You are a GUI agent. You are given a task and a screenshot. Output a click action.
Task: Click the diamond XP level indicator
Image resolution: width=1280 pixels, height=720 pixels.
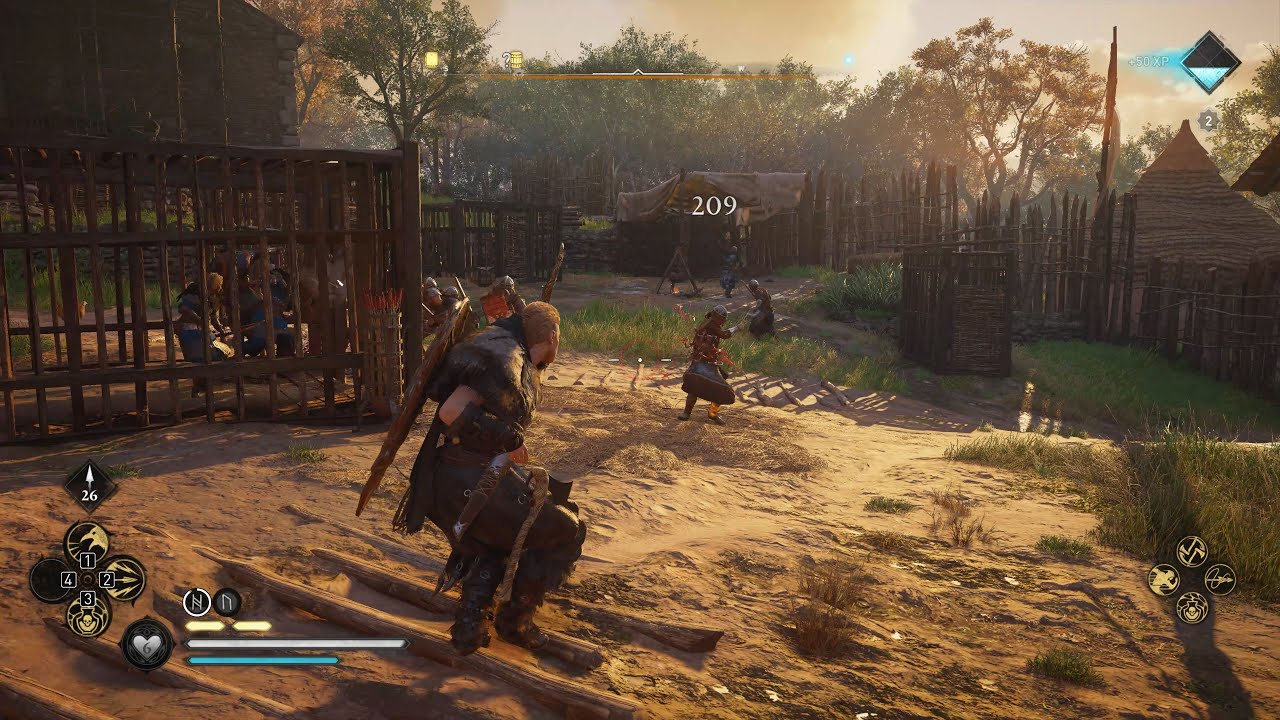(1210, 62)
